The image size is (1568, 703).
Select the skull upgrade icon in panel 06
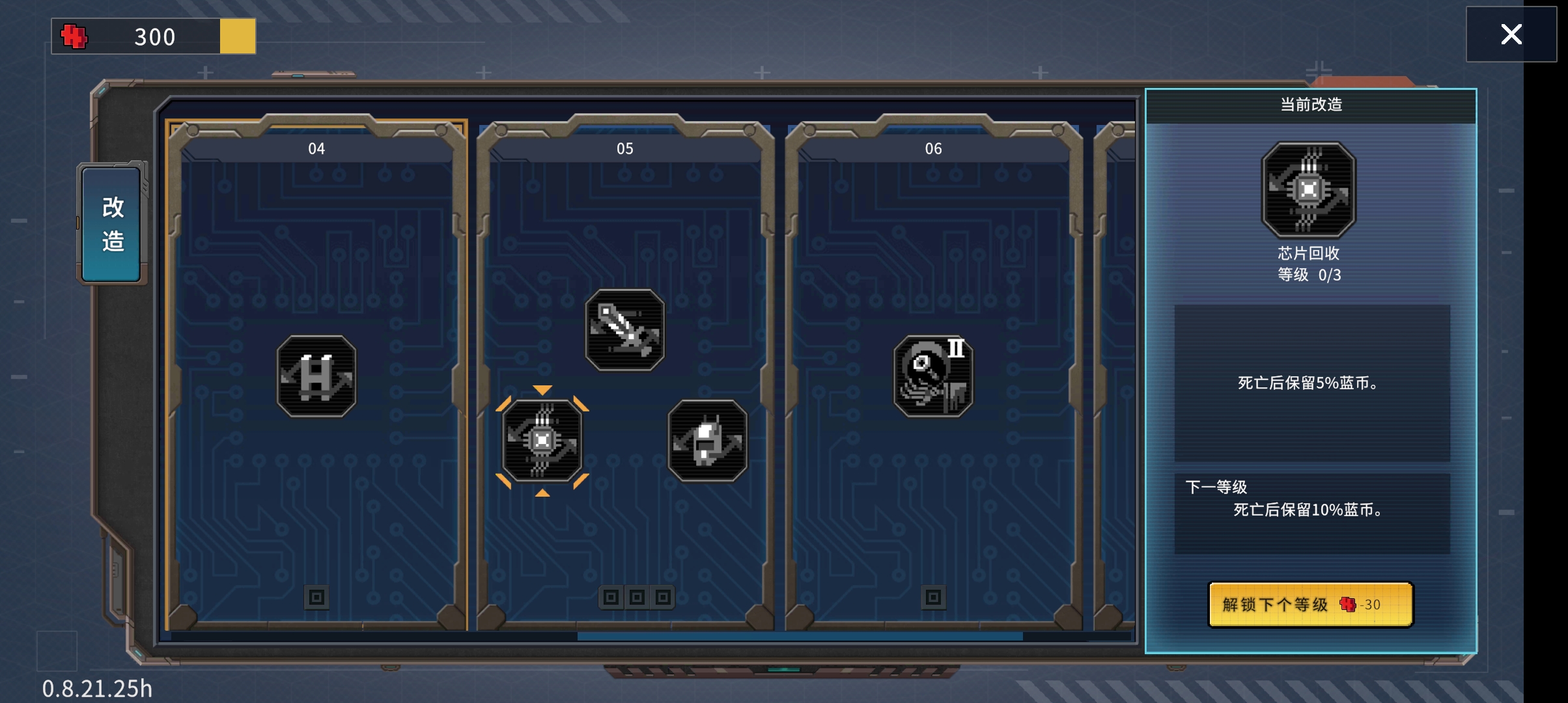click(x=933, y=376)
